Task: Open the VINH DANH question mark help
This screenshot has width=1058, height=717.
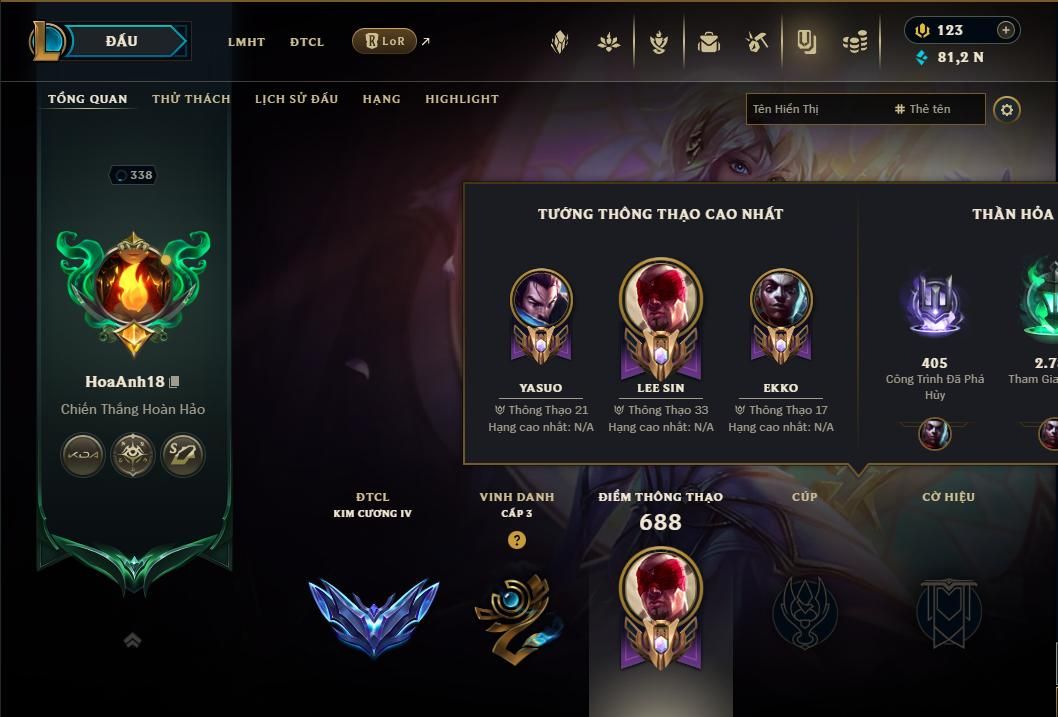Action: point(516,540)
